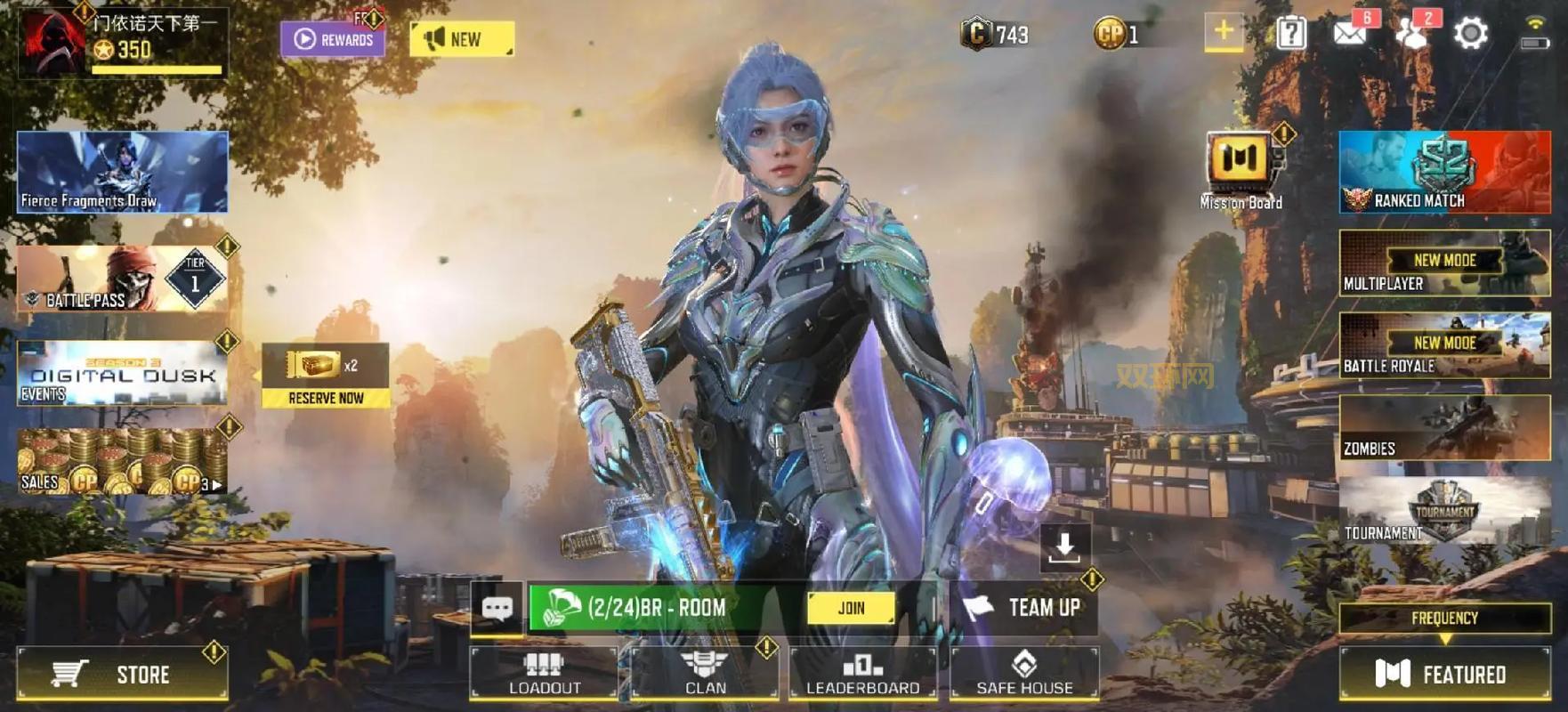Select Ranked Match mode
This screenshot has width=1568, height=712.
tap(1444, 173)
